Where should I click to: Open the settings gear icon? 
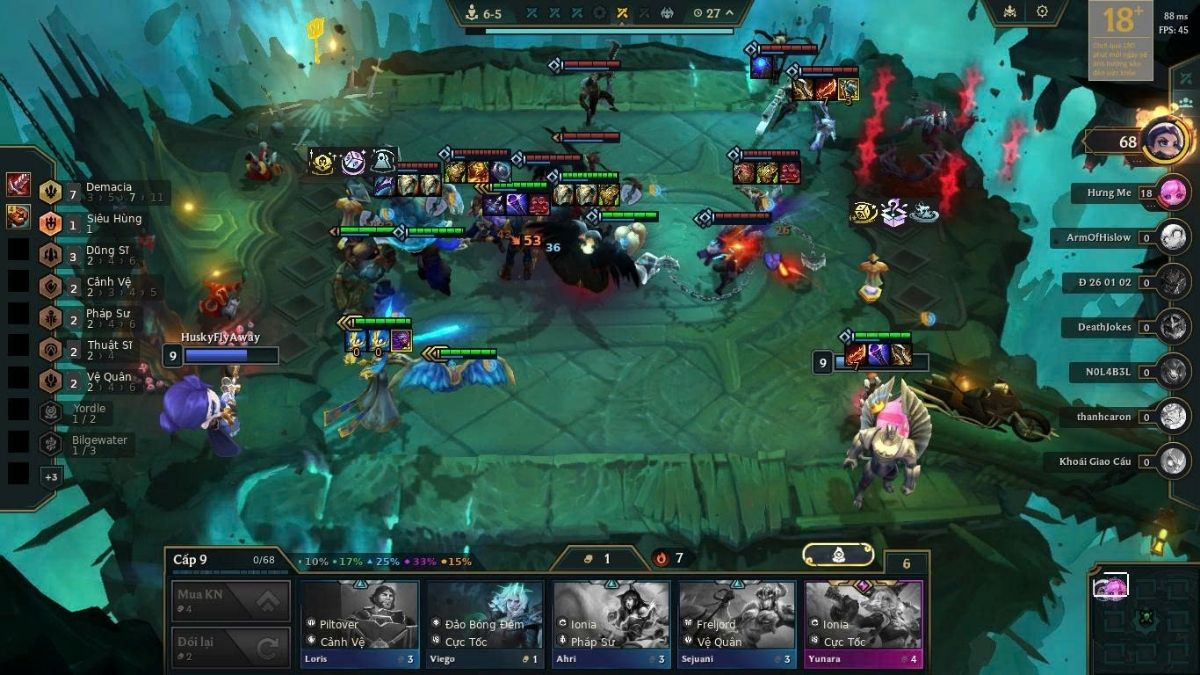point(1042,11)
